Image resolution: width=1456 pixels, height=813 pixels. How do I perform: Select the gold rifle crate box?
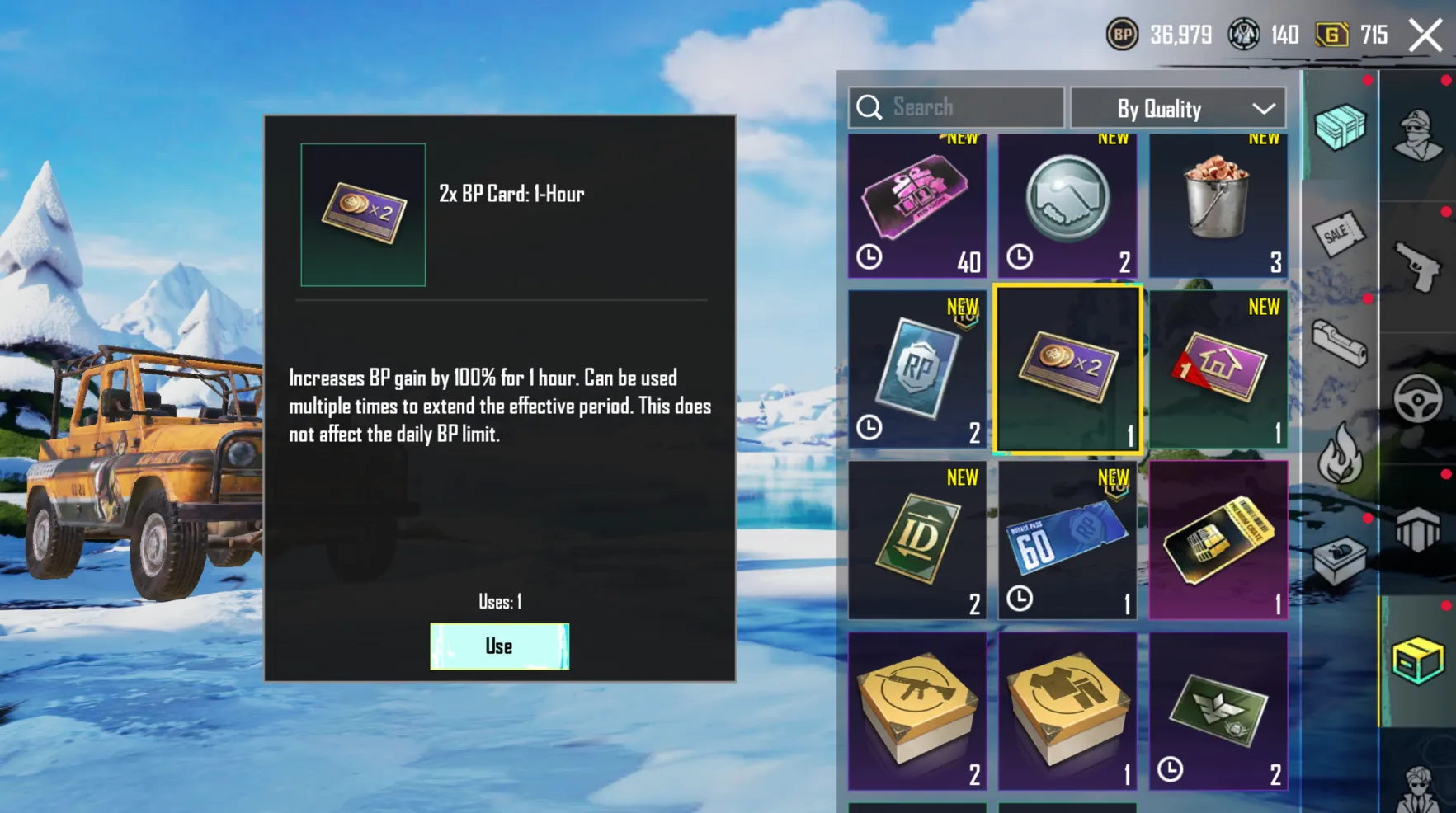click(x=916, y=711)
